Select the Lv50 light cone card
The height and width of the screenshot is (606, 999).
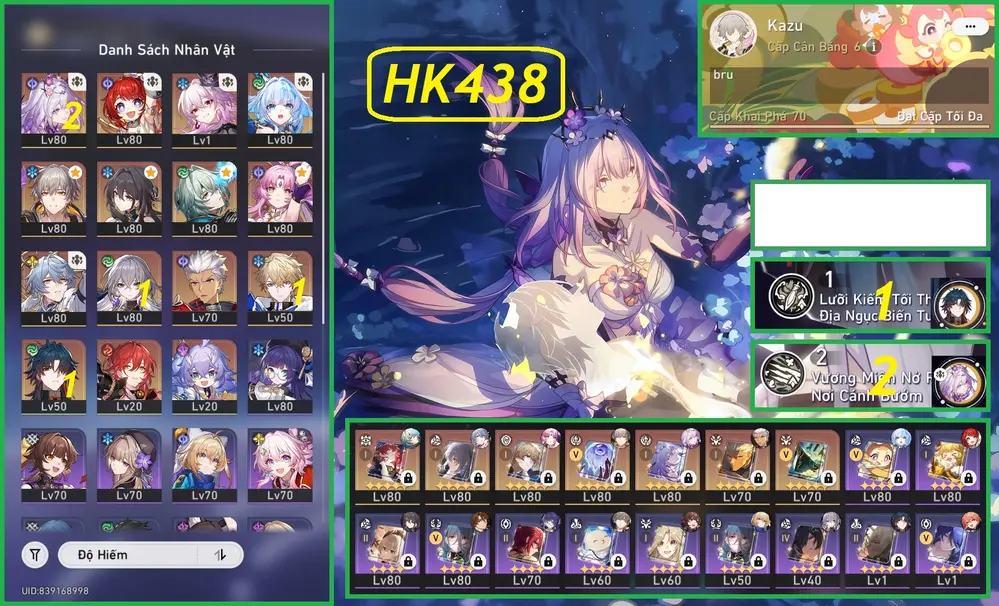point(737,548)
